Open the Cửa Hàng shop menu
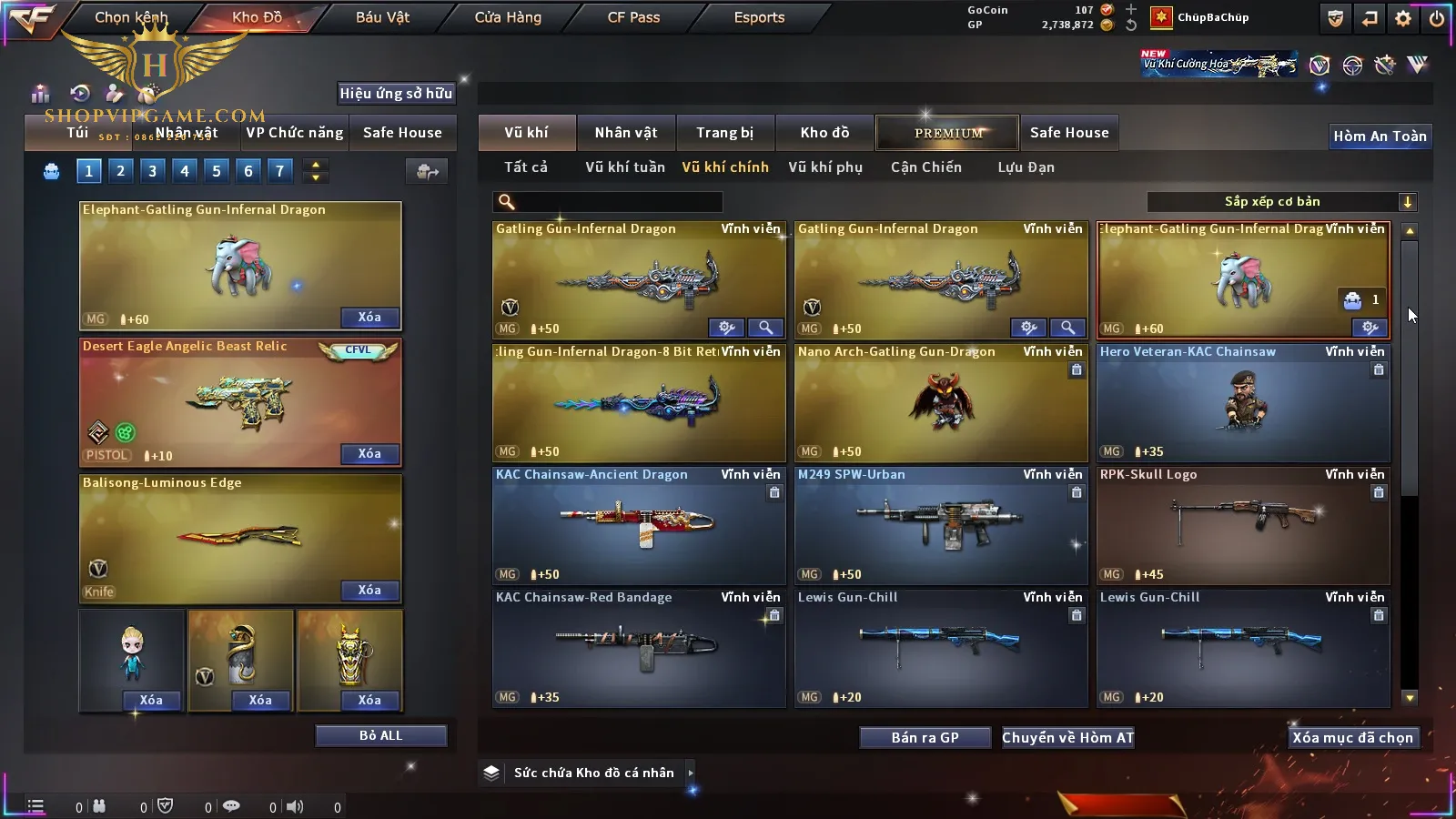 (x=508, y=17)
